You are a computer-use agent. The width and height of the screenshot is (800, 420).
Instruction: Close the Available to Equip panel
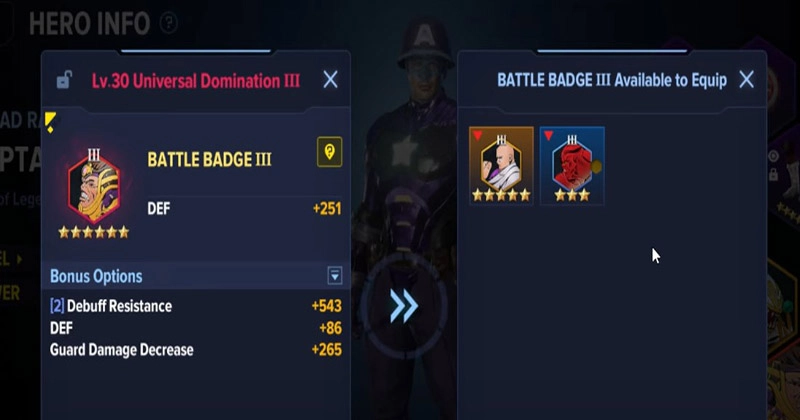[x=746, y=80]
